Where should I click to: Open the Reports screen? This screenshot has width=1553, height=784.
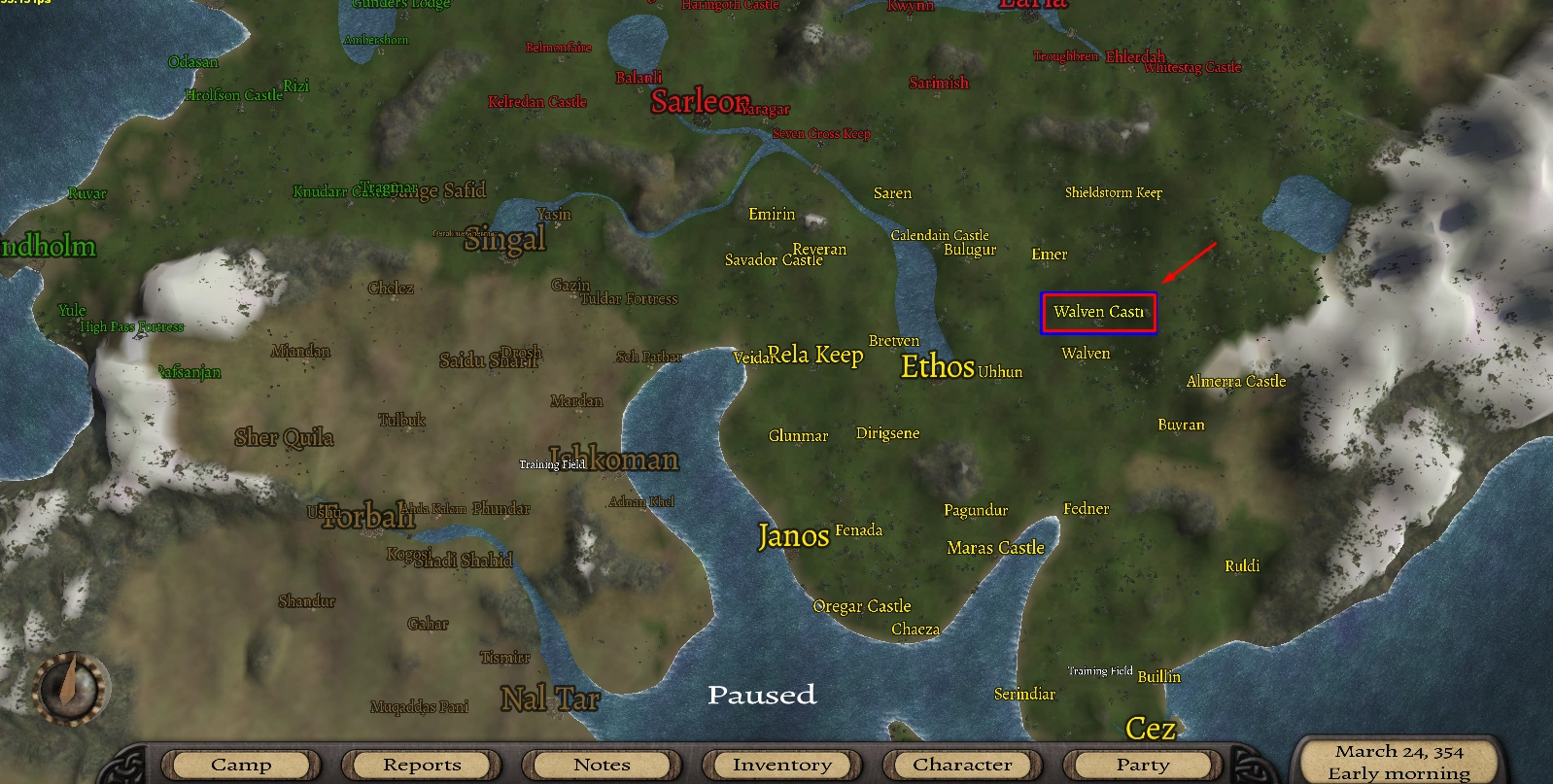click(x=420, y=765)
